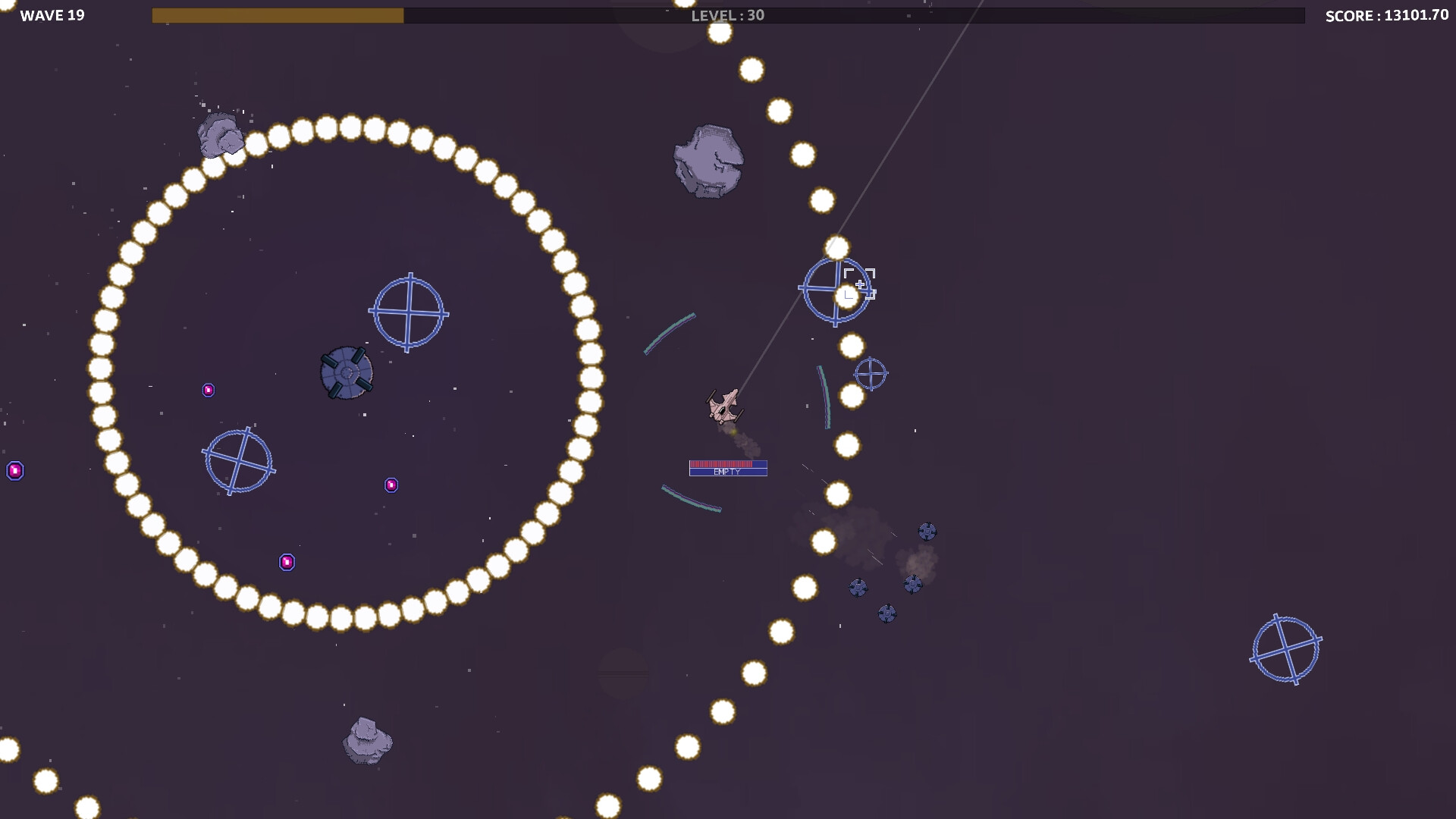1456x819 pixels.
Task: Click the yellow wave progress bar at the top
Action: [277, 13]
